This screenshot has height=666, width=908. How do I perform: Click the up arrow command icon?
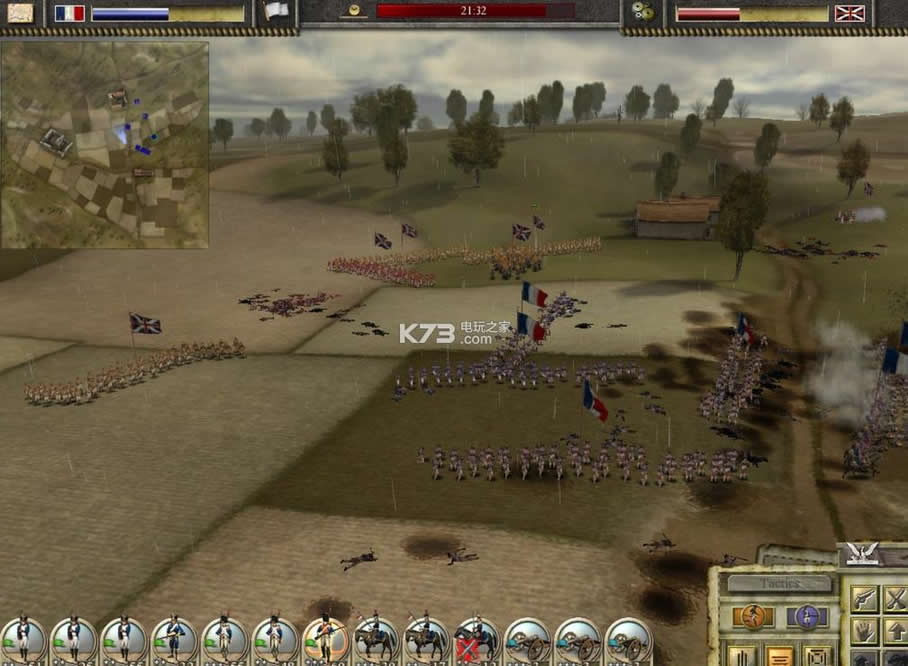tap(895, 630)
